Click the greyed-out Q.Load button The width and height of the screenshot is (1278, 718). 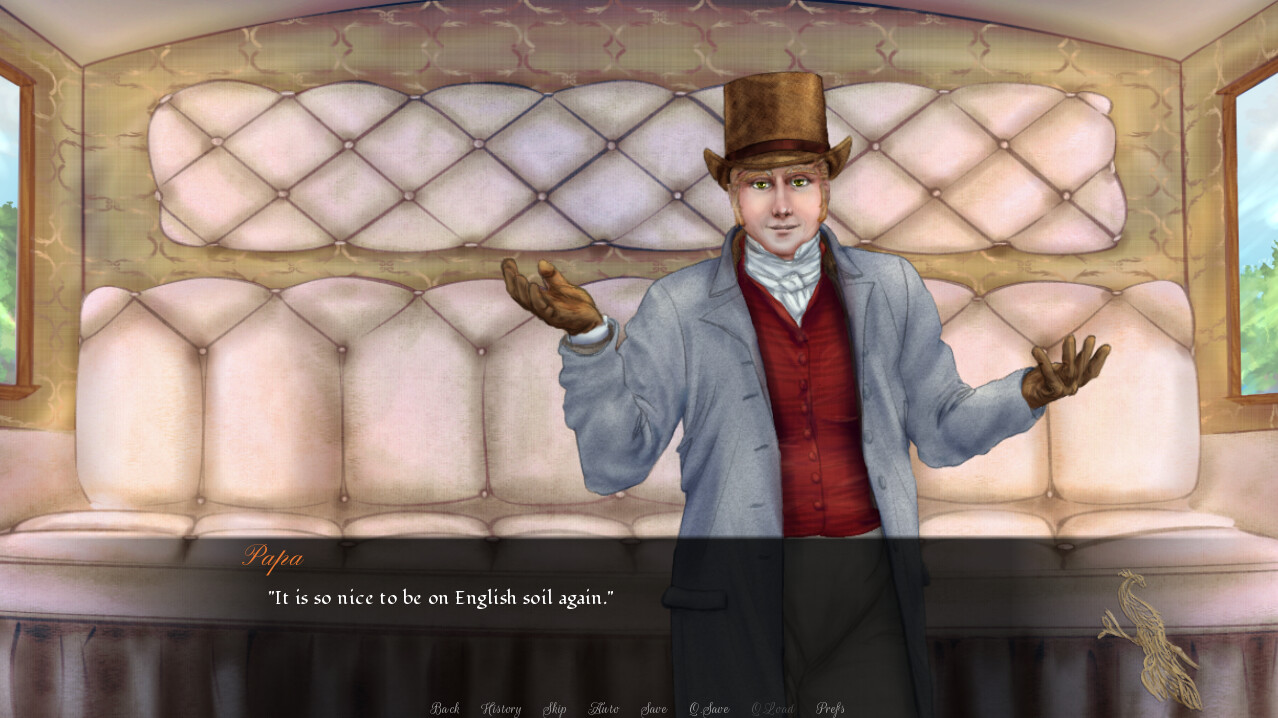click(x=773, y=709)
